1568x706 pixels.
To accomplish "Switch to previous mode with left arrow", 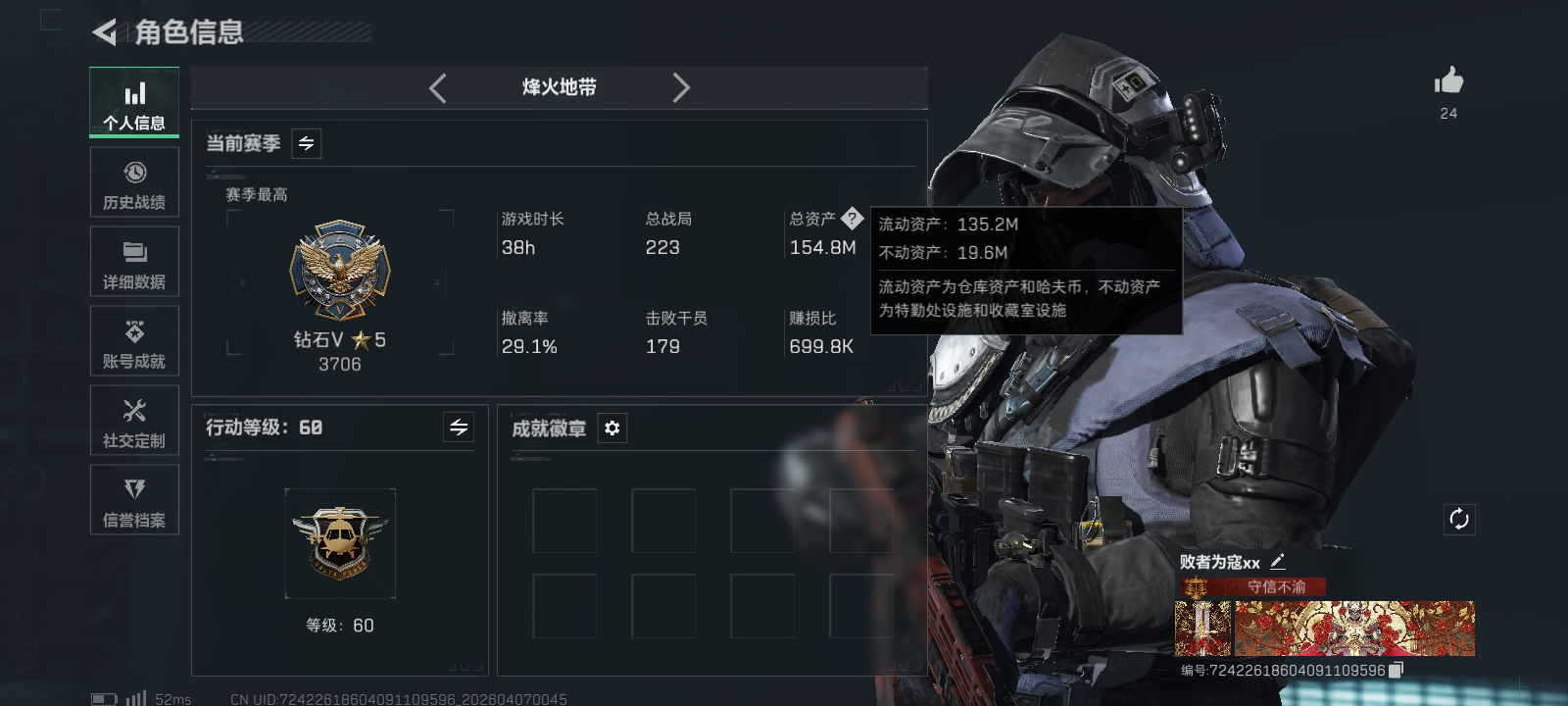I will tap(437, 87).
